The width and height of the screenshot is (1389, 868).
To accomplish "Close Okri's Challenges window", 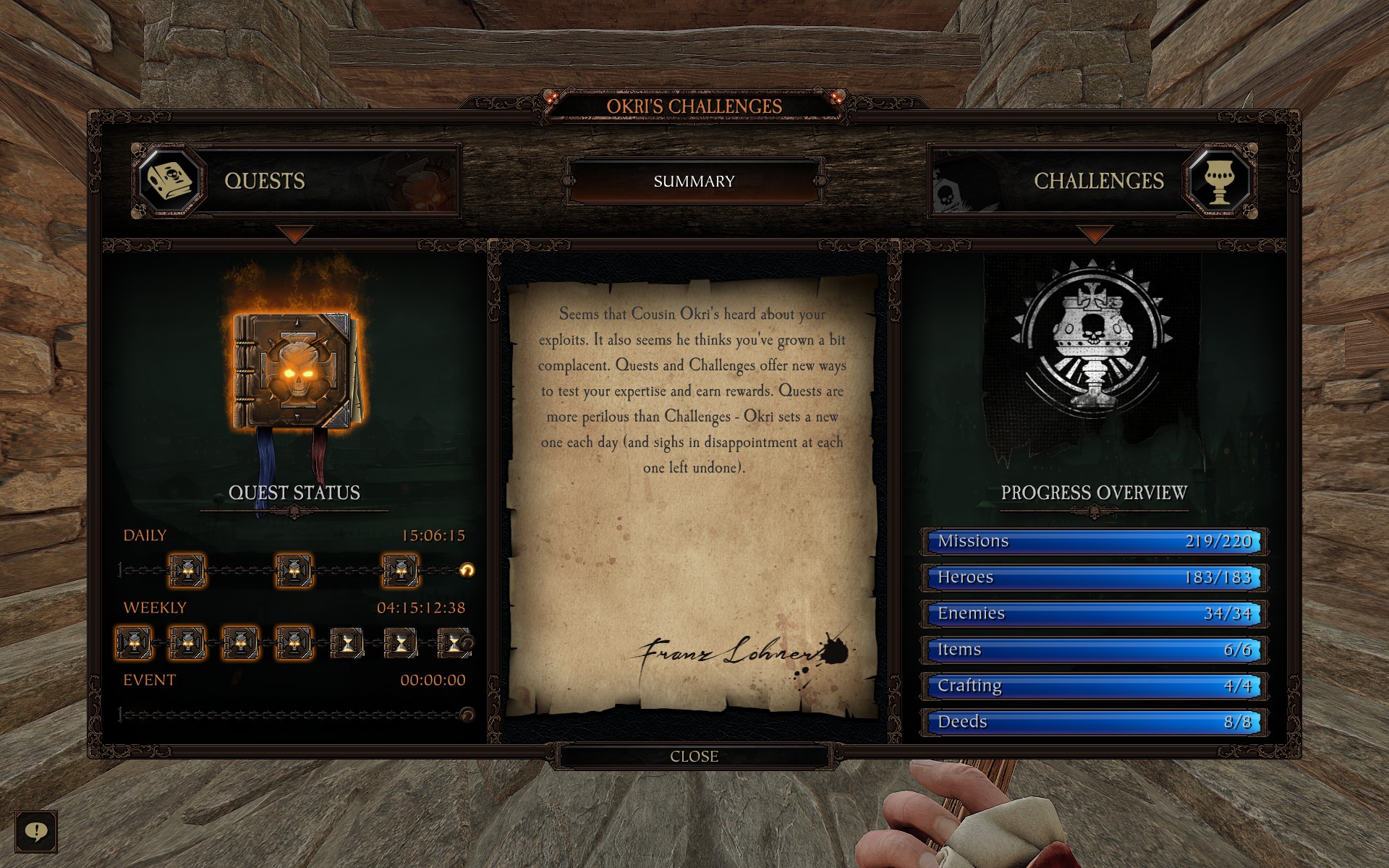I will [694, 757].
